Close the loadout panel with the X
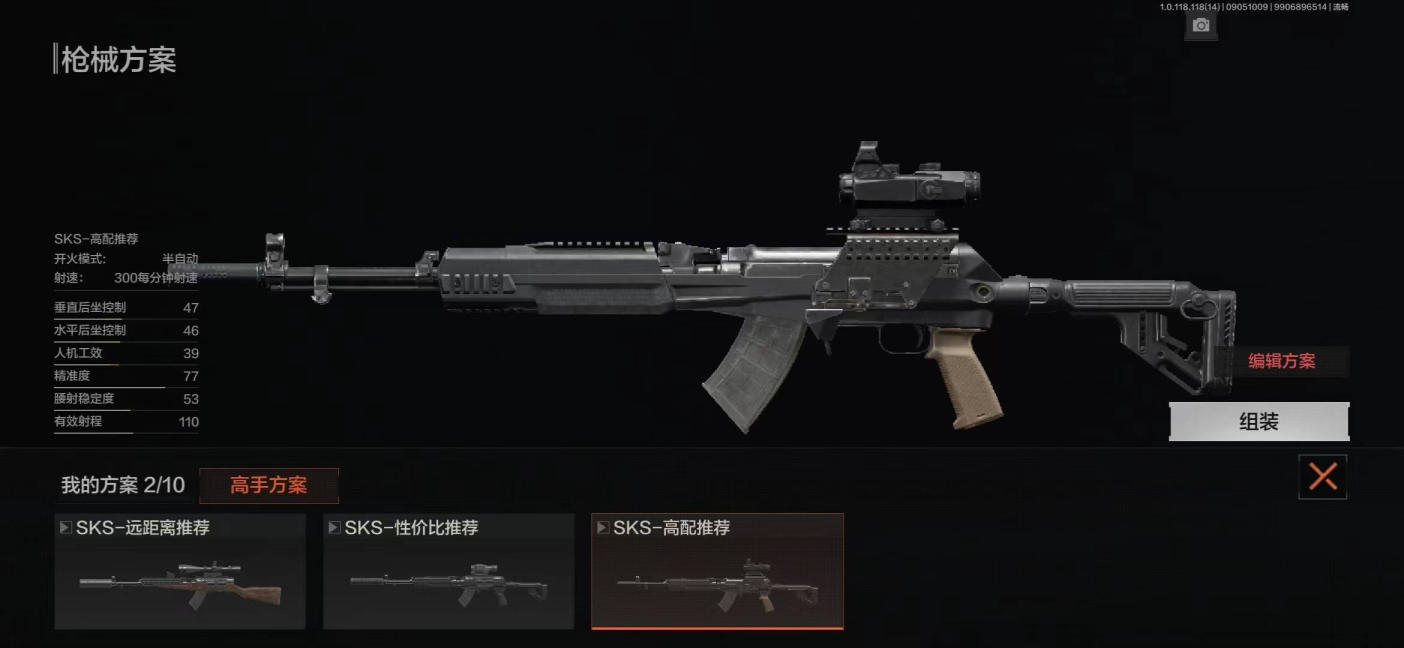The image size is (1404, 648). [x=1322, y=477]
